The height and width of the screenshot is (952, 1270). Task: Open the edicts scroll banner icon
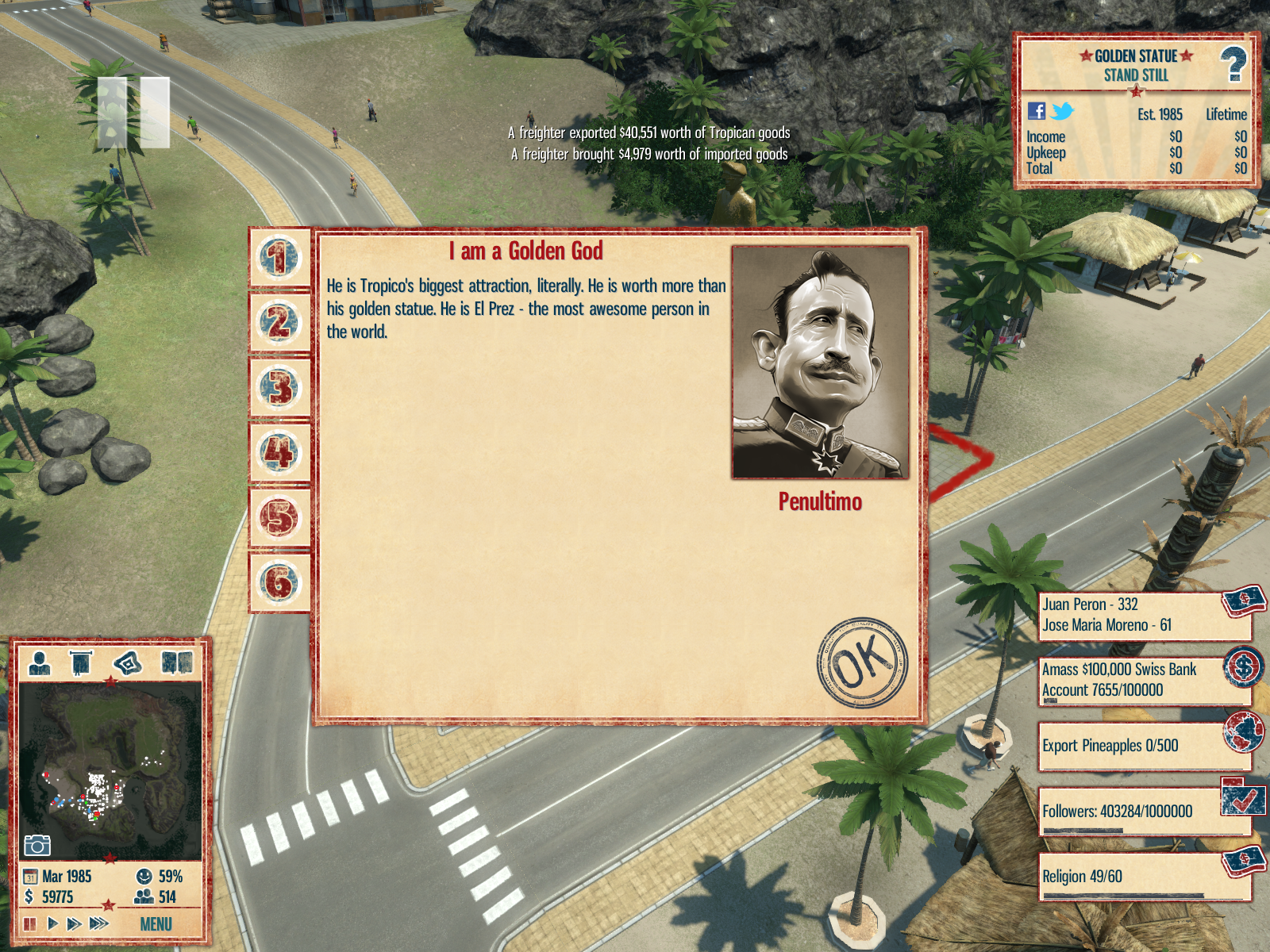click(81, 662)
